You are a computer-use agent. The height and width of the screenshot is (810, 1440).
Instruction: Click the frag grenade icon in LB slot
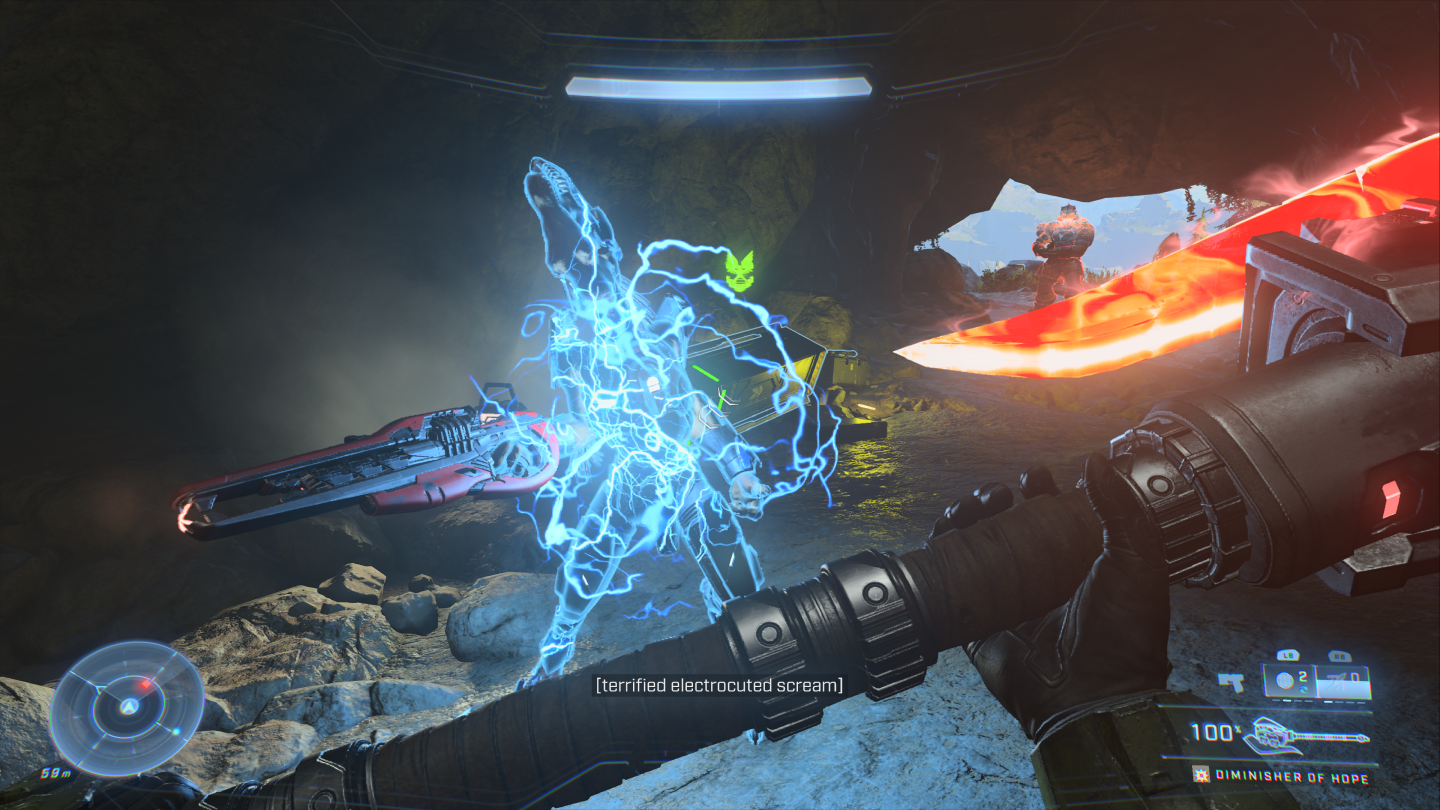coord(1284,678)
